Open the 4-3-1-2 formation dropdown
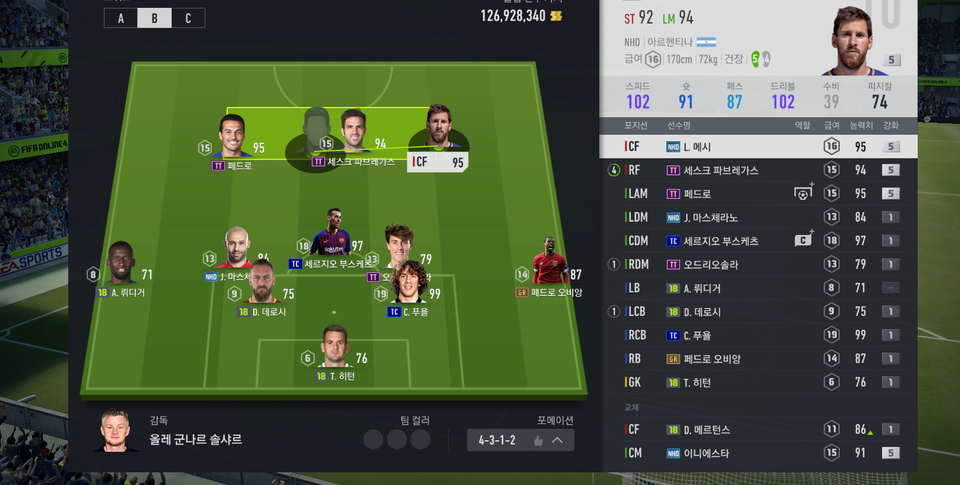 pyautogui.click(x=520, y=440)
